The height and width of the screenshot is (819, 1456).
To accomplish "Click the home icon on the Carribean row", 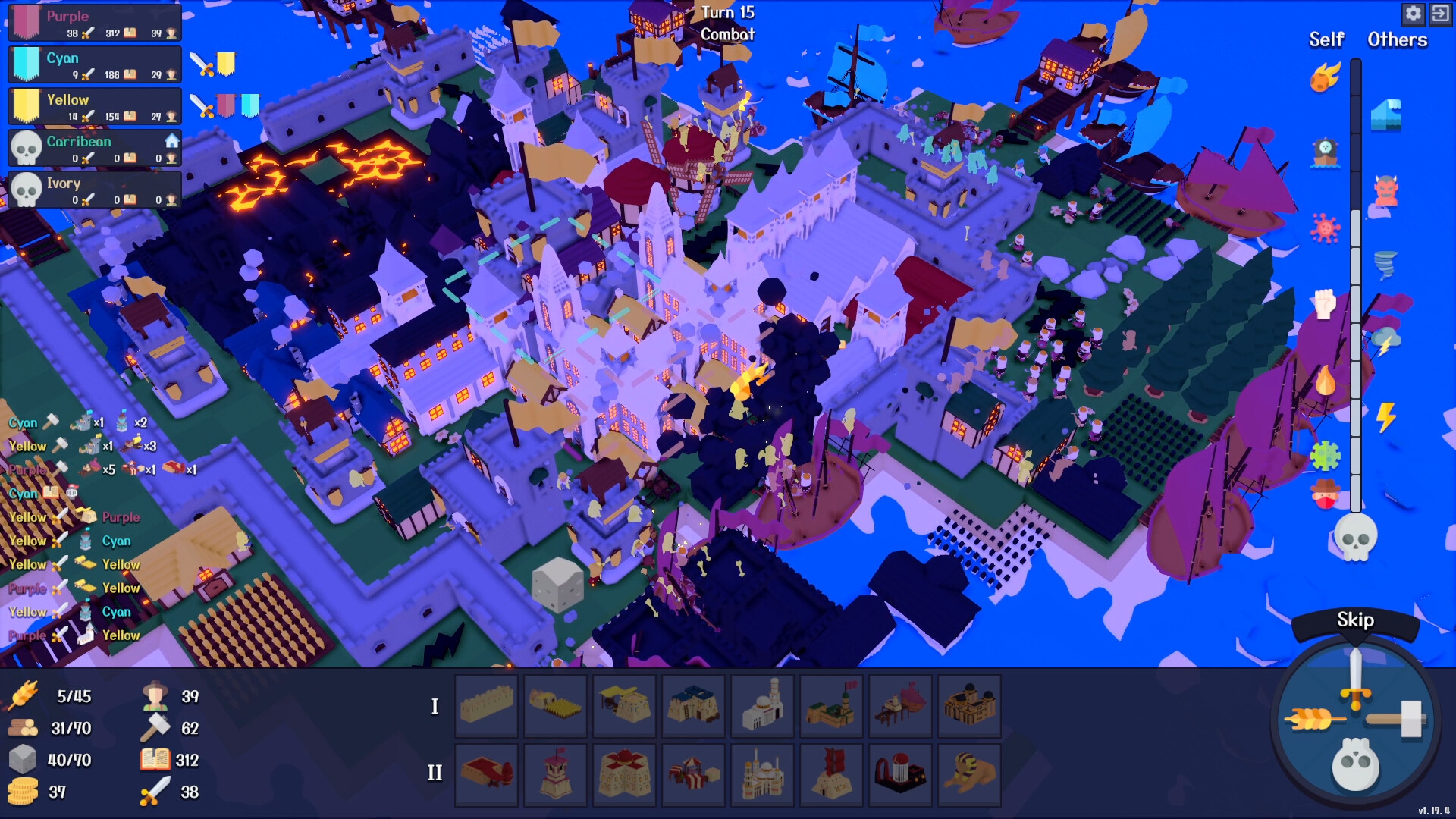I will (x=172, y=140).
